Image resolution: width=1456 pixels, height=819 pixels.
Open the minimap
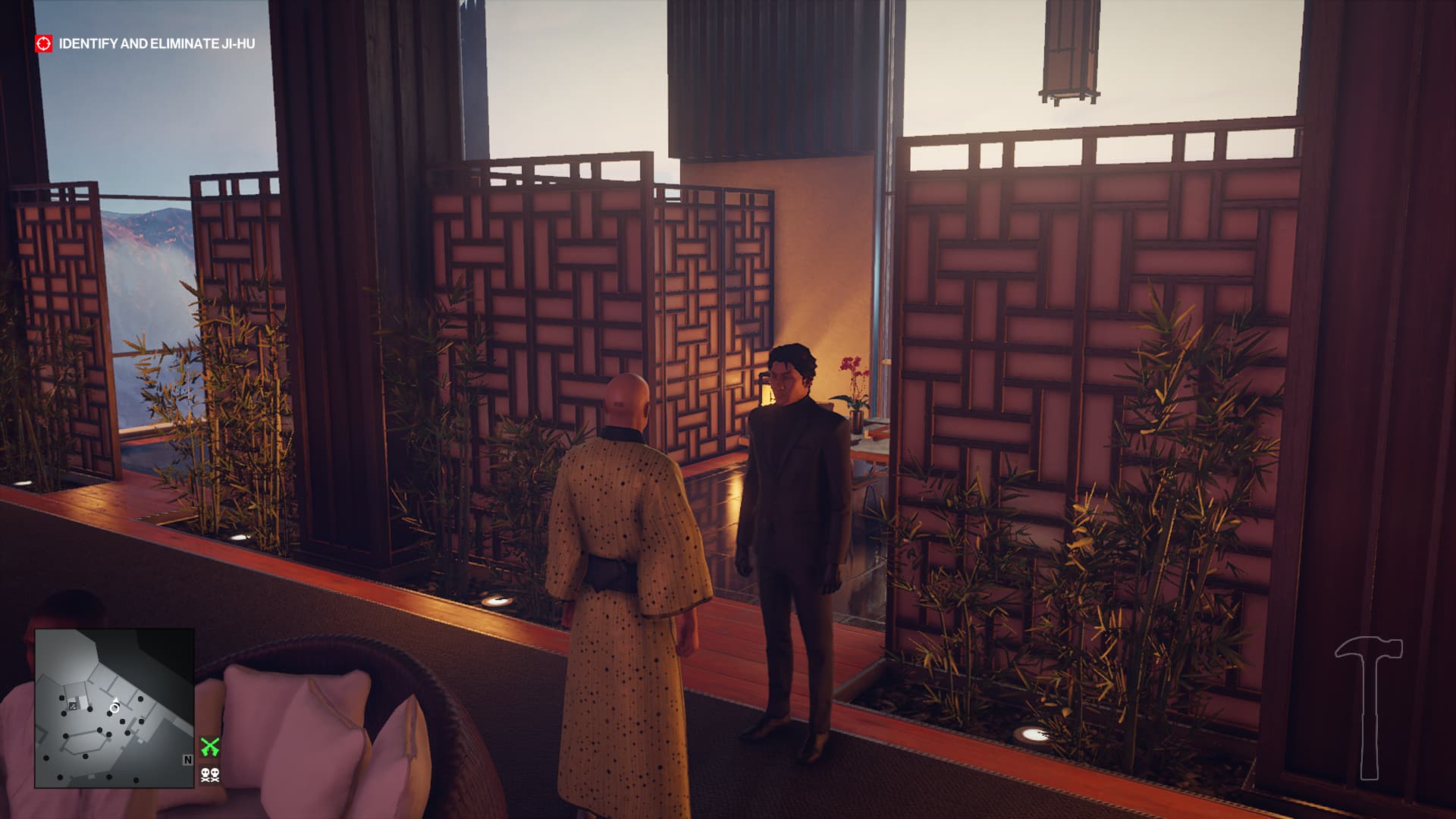[114, 708]
